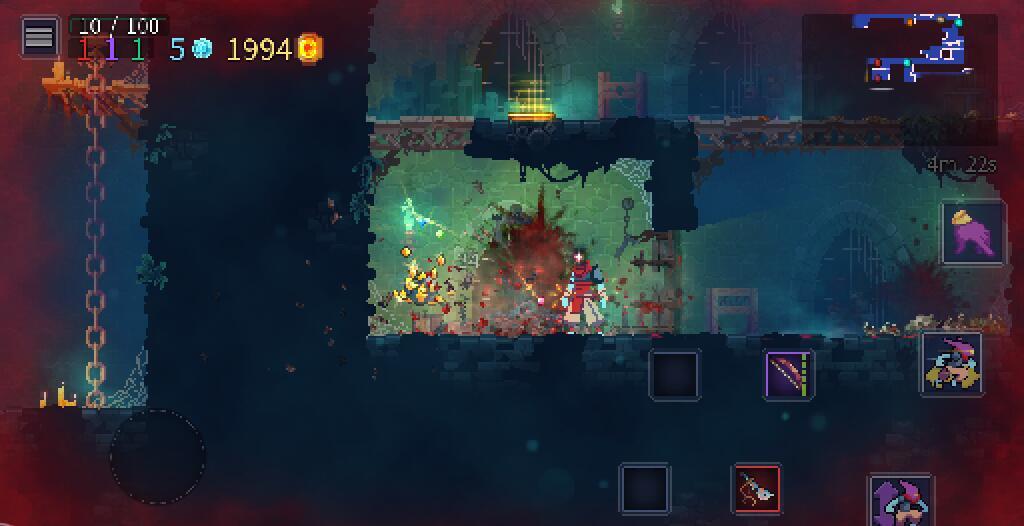The height and width of the screenshot is (526, 1024).
Task: Fire the purple bow weapon
Action: tap(789, 376)
